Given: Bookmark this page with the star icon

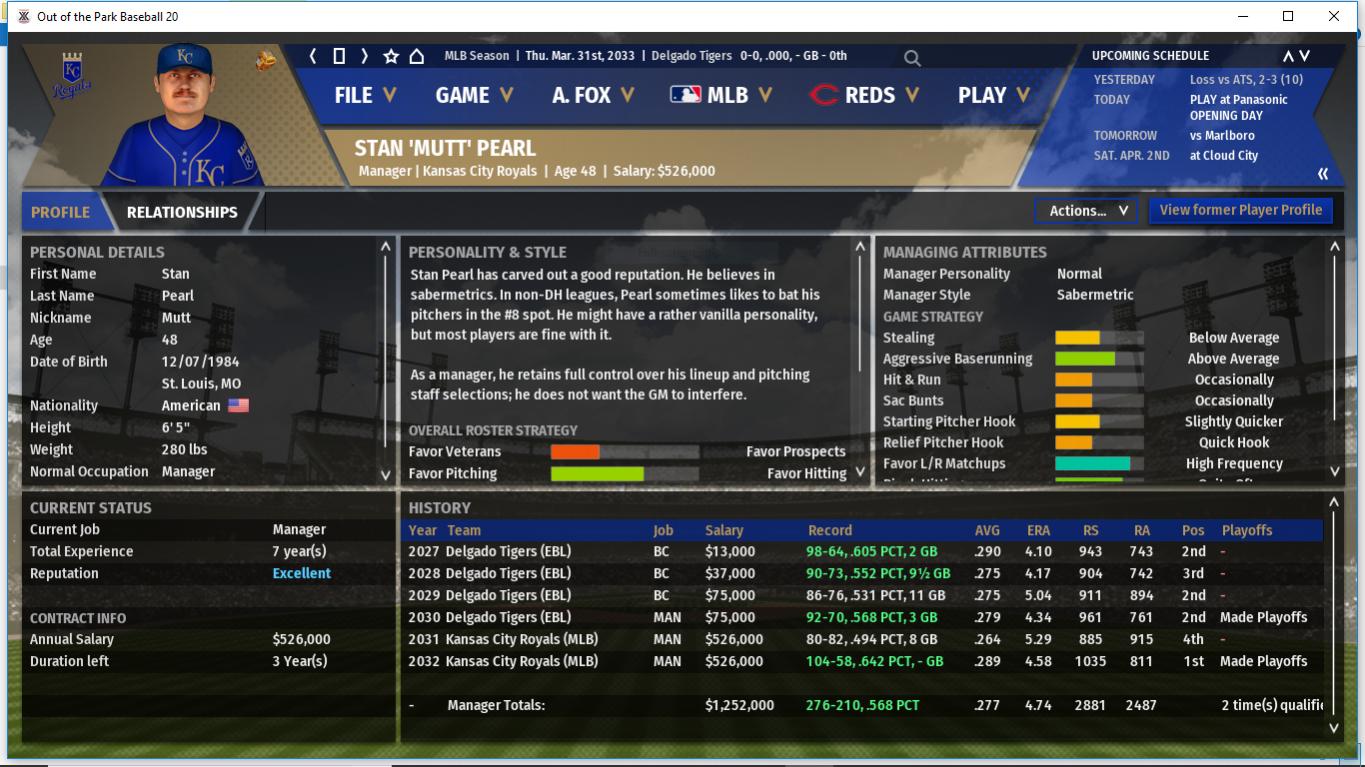Looking at the screenshot, I should coord(391,56).
